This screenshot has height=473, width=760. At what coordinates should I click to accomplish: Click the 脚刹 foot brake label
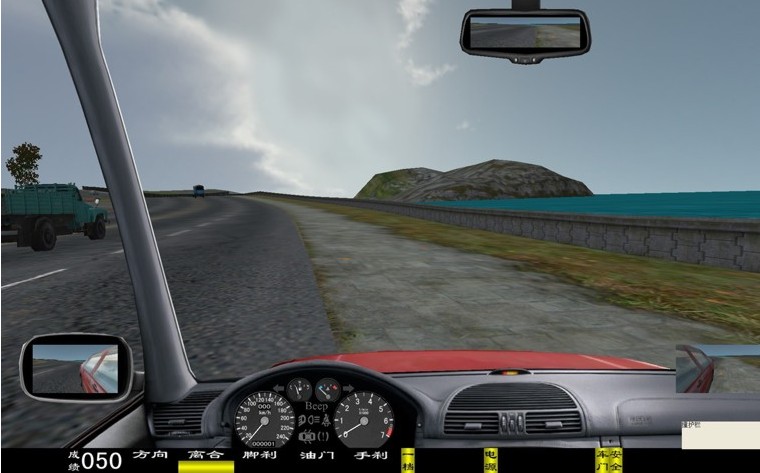pyautogui.click(x=260, y=457)
